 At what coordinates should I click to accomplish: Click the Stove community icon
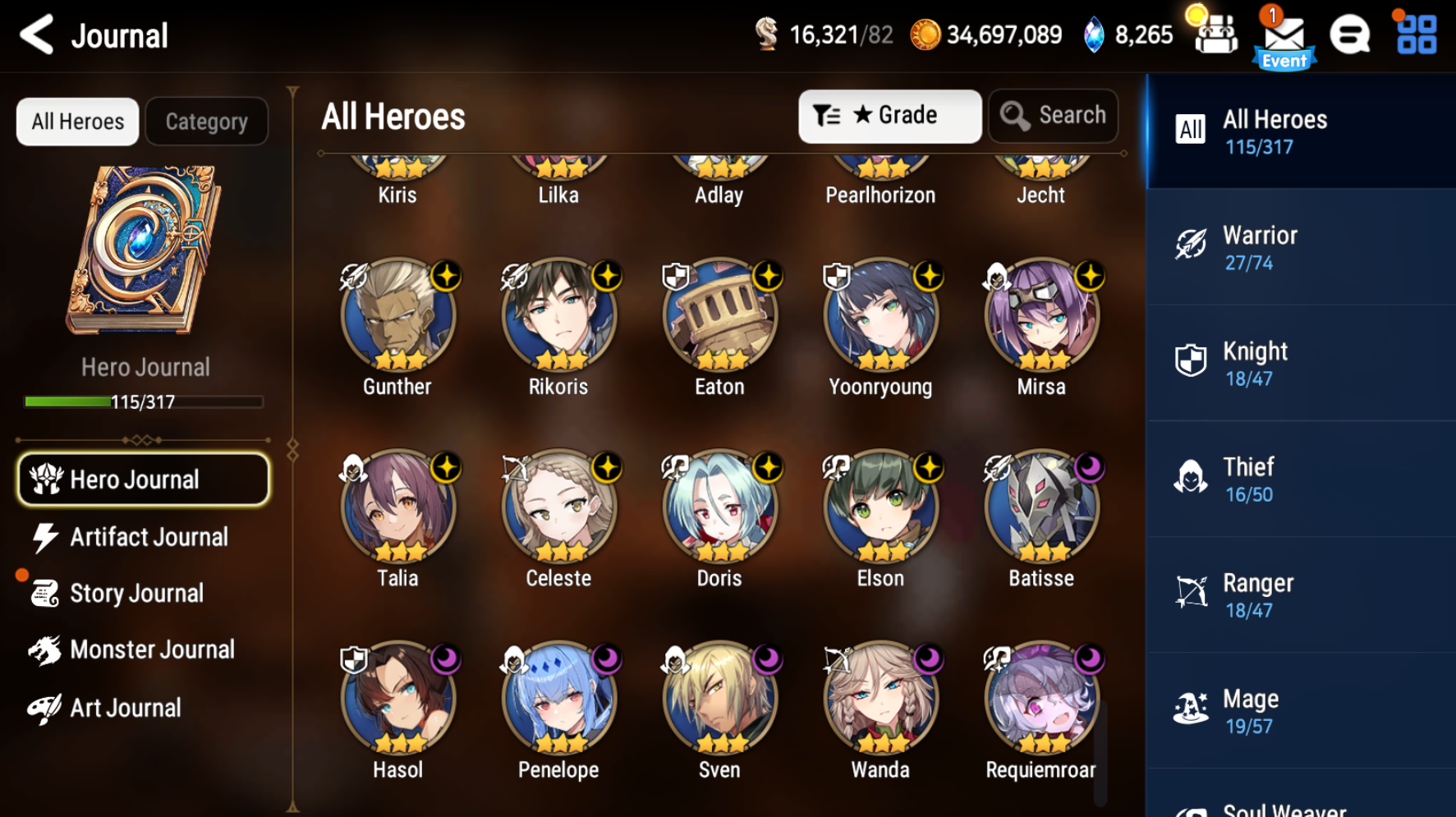click(x=1349, y=34)
